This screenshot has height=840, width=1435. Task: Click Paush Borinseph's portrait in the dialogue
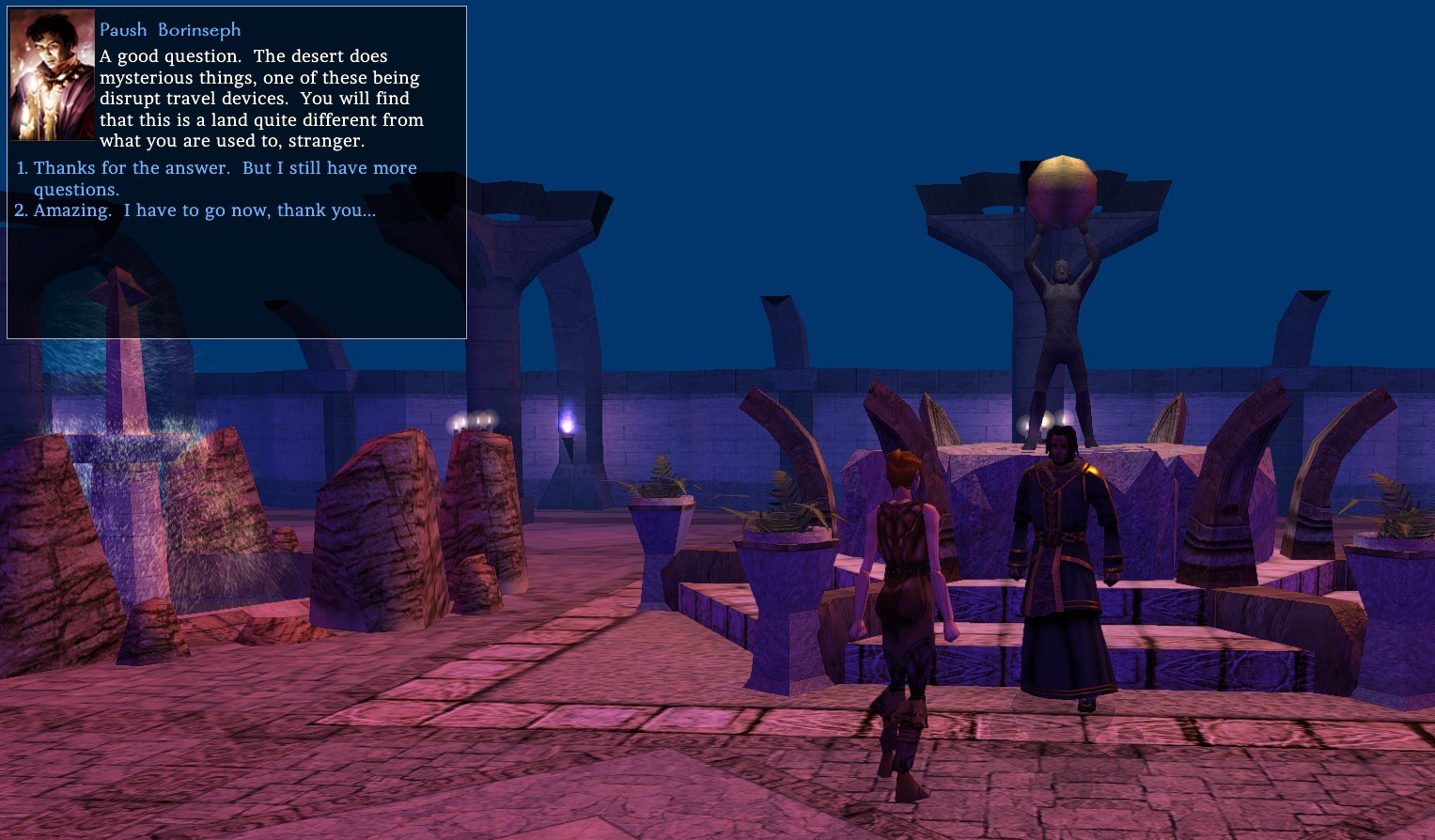click(52, 76)
